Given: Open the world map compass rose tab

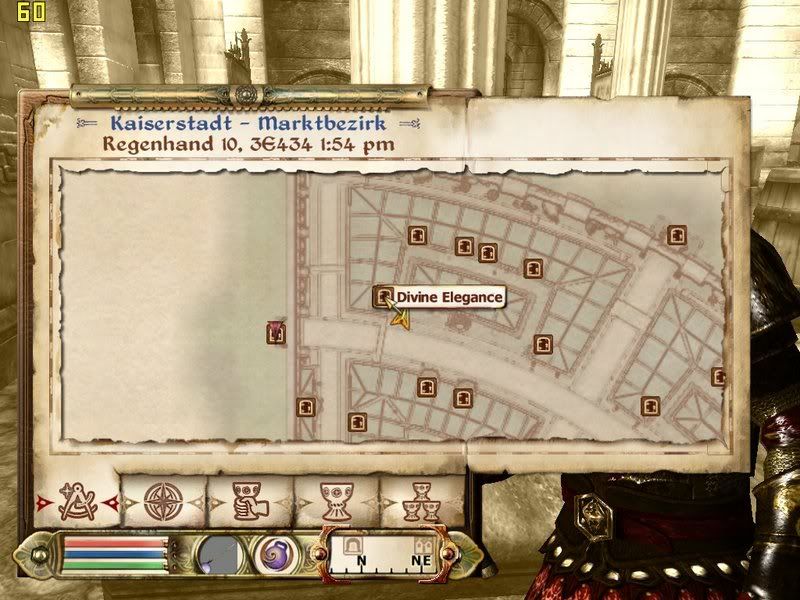Looking at the screenshot, I should [160, 501].
